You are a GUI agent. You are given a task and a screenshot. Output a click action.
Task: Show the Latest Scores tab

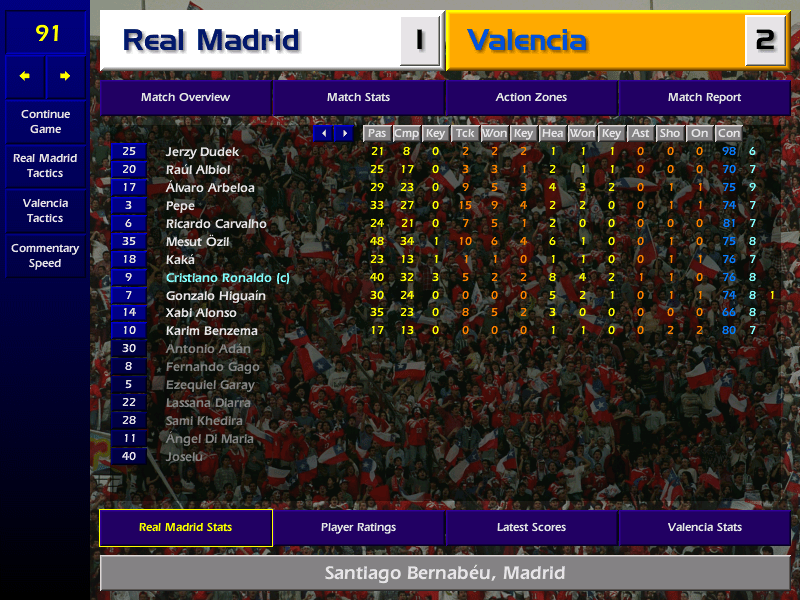(x=531, y=528)
